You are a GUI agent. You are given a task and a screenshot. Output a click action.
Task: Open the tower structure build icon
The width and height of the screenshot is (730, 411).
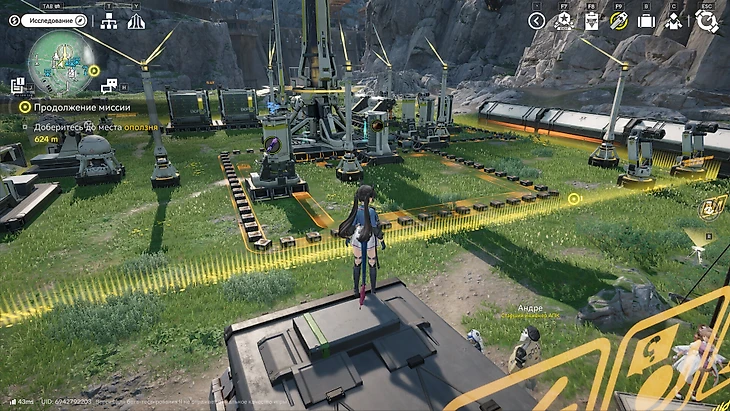pyautogui.click(x=136, y=21)
